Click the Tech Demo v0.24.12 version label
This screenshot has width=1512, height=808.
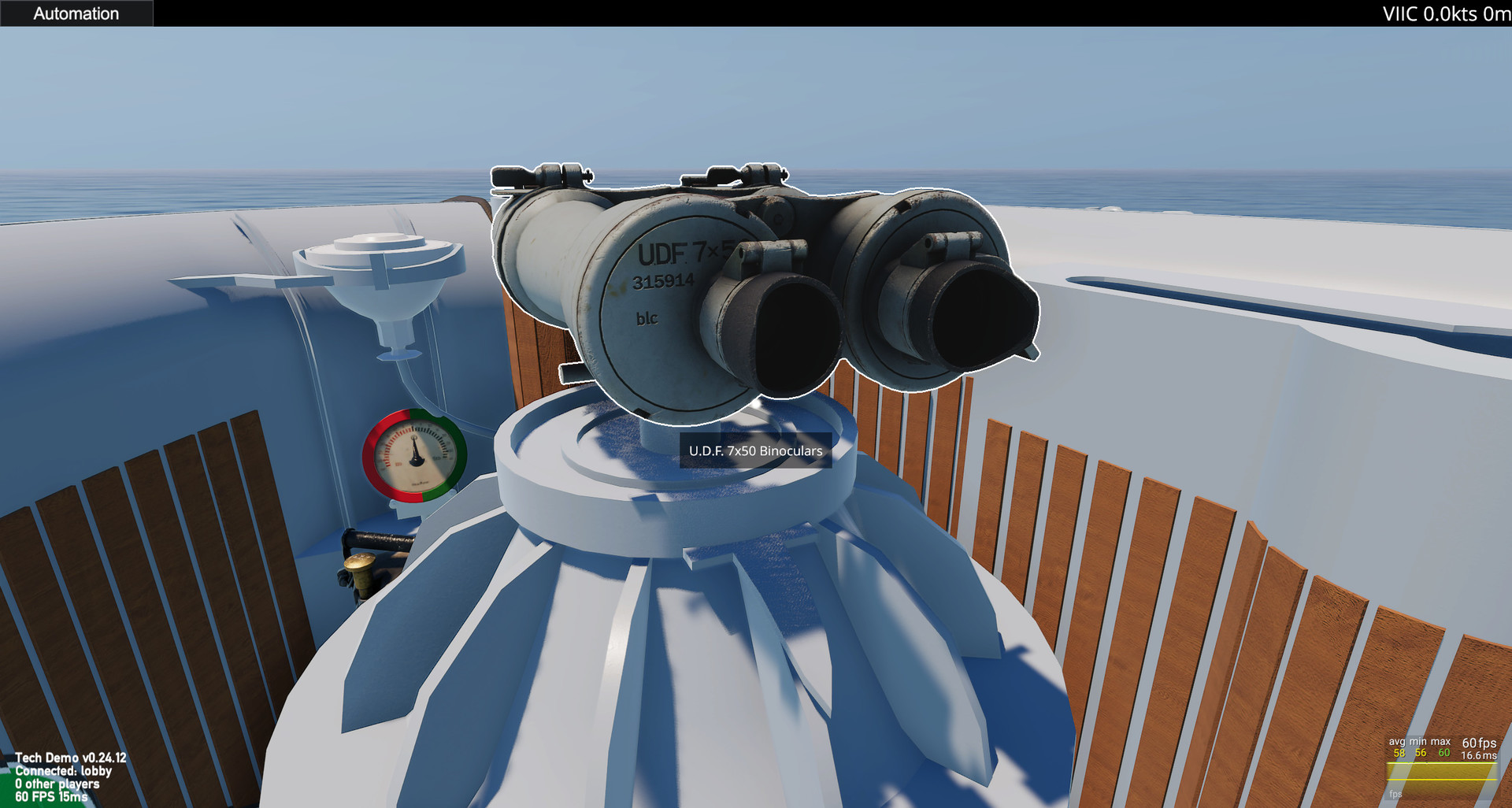[71, 757]
